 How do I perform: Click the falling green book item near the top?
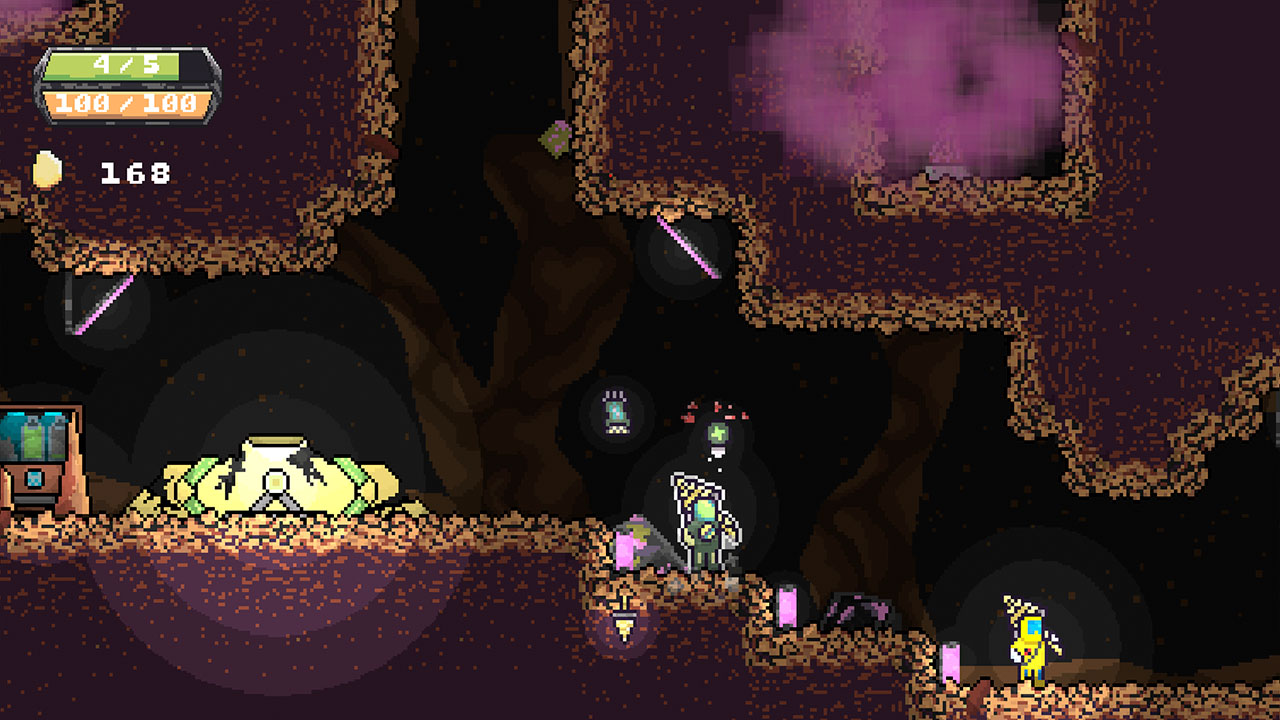tap(557, 137)
